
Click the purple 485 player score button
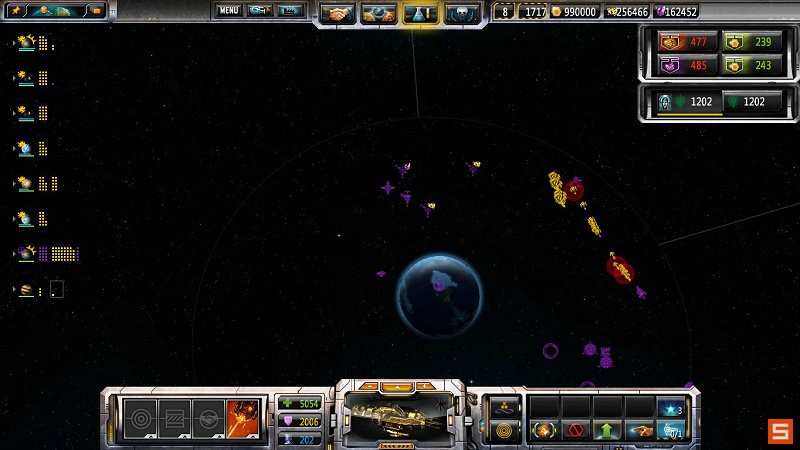688,66
